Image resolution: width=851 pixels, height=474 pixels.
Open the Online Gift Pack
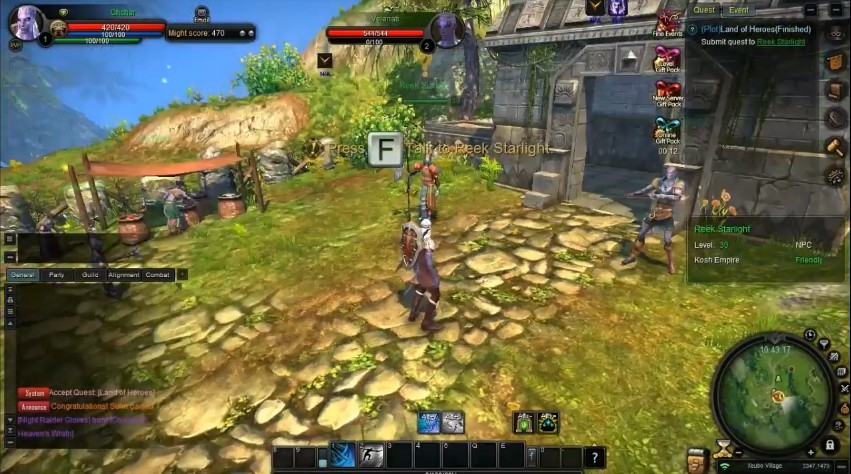(667, 129)
